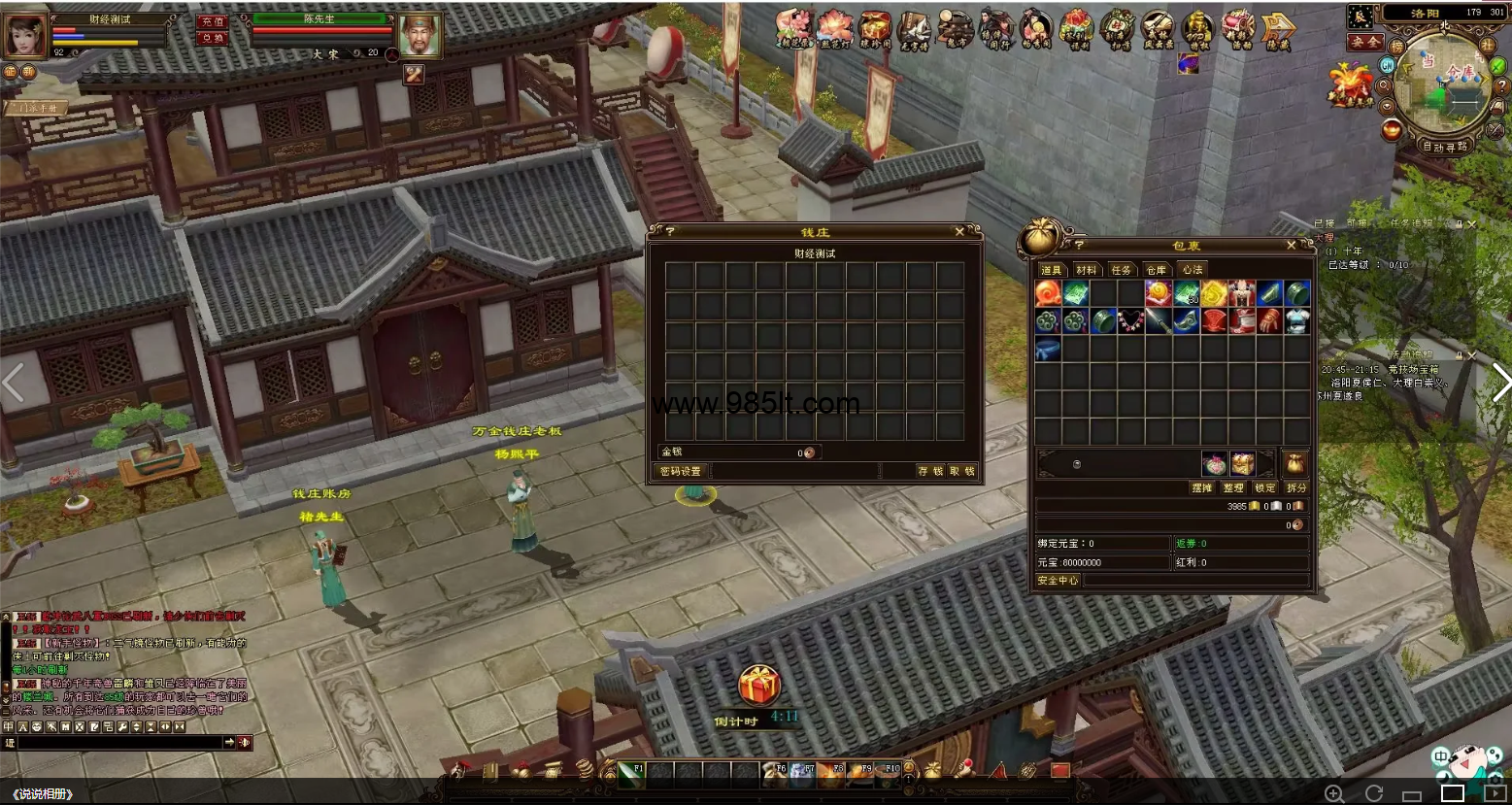Click the 整理 sort inventory button
This screenshot has height=805, width=1512.
pyautogui.click(x=1233, y=487)
